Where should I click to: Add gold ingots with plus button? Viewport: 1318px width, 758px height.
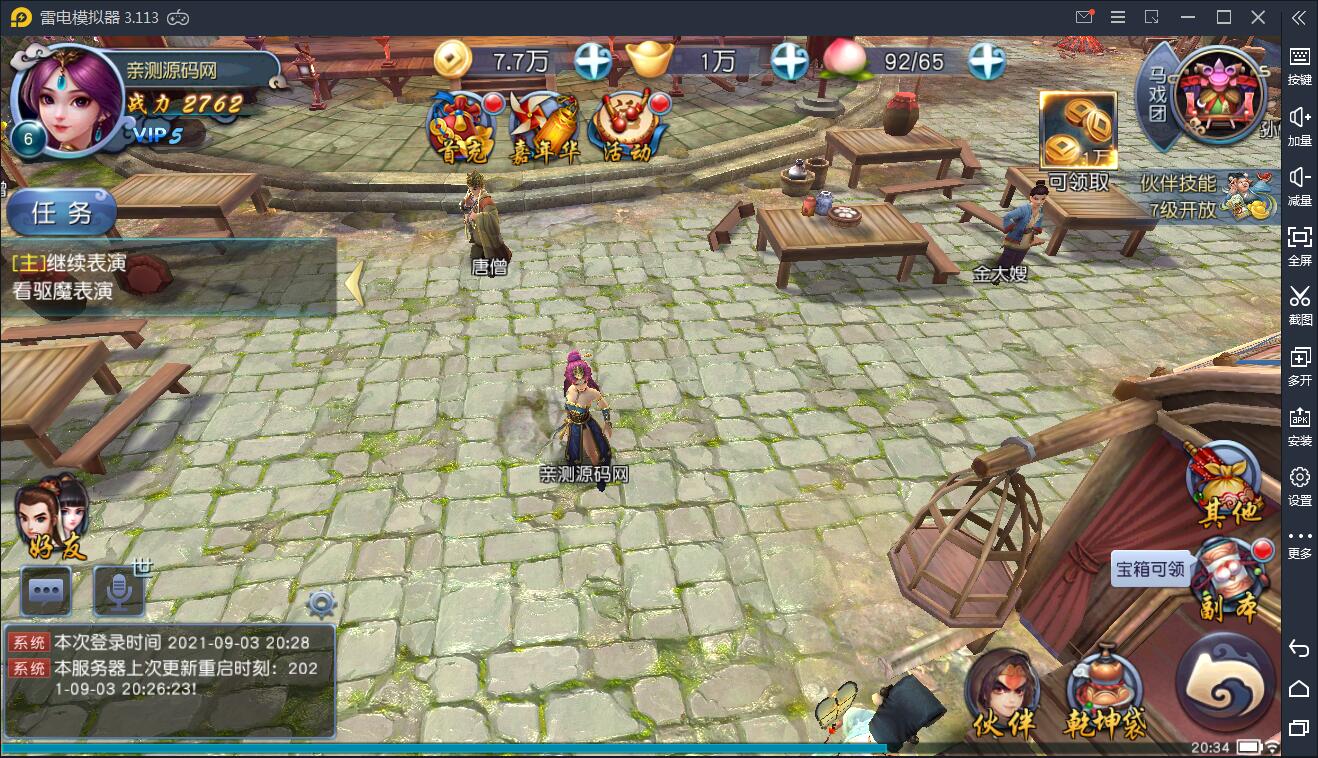[789, 61]
